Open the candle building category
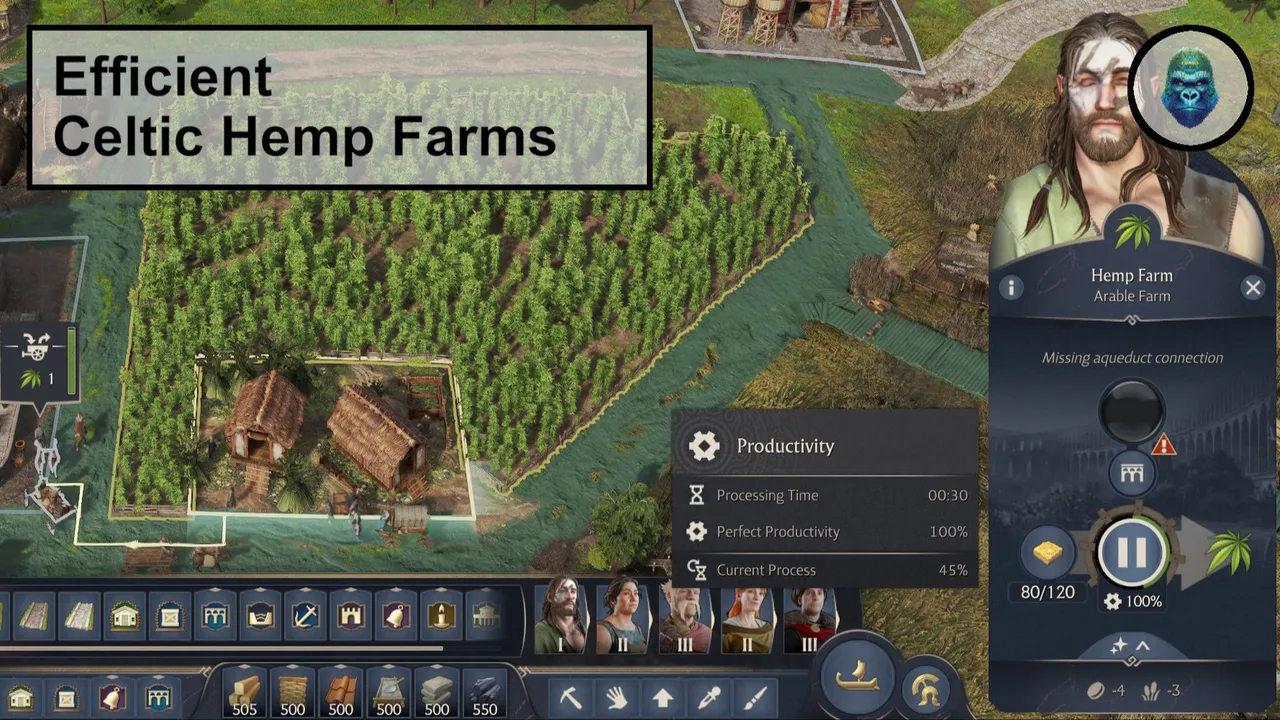 pos(441,615)
